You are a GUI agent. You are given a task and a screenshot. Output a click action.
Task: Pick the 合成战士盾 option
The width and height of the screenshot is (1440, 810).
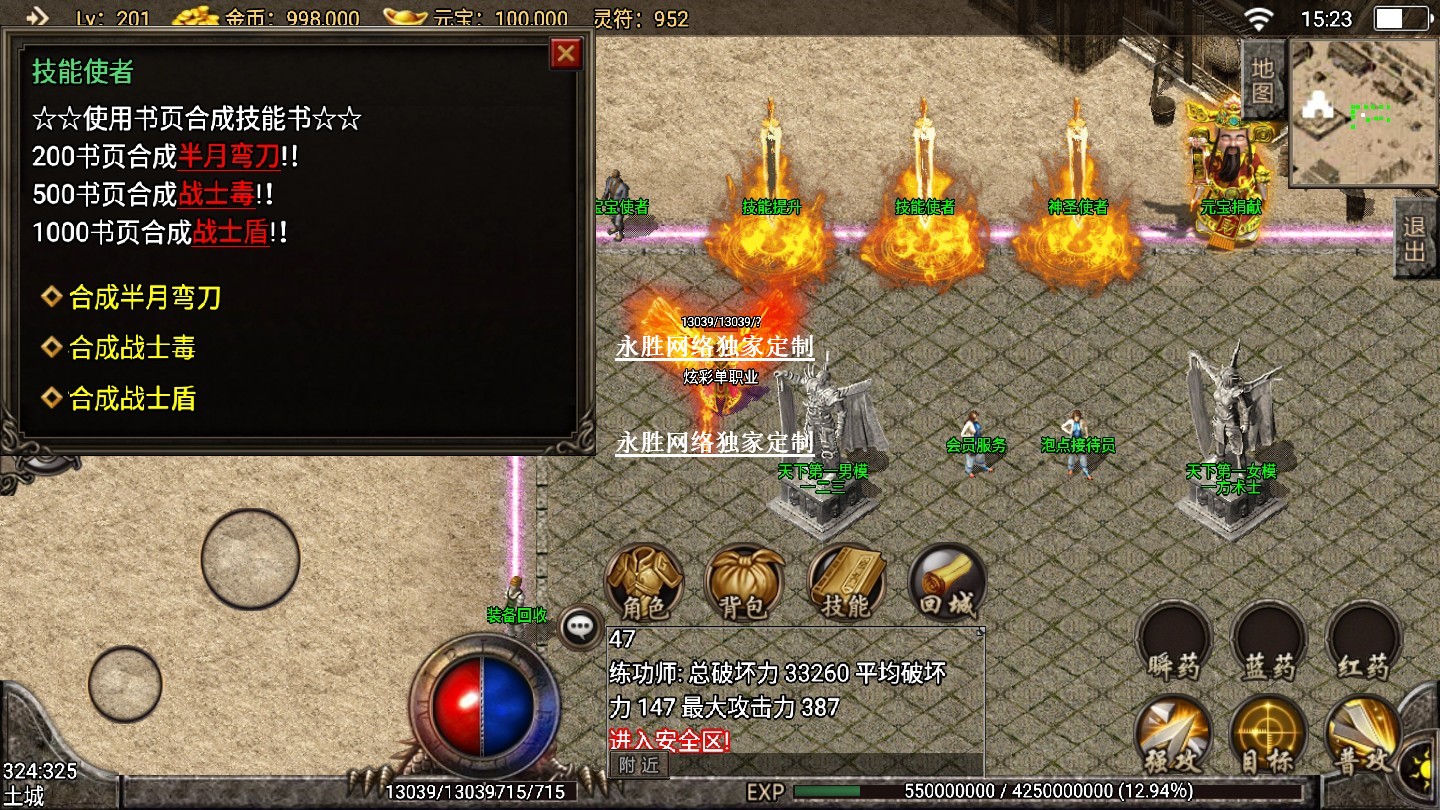coord(131,399)
